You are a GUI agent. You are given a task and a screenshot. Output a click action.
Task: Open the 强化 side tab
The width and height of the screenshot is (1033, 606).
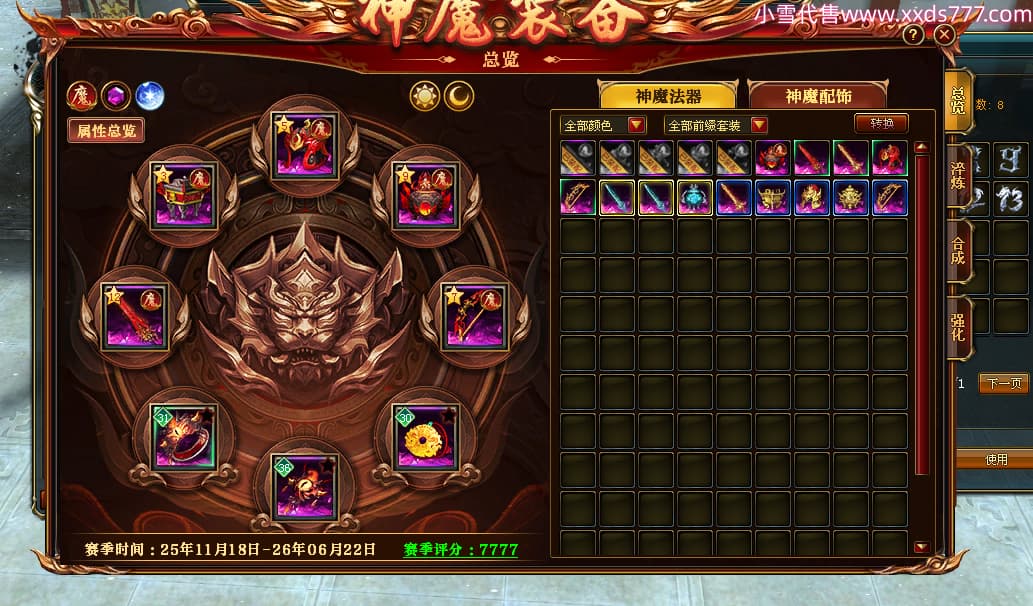pos(959,329)
